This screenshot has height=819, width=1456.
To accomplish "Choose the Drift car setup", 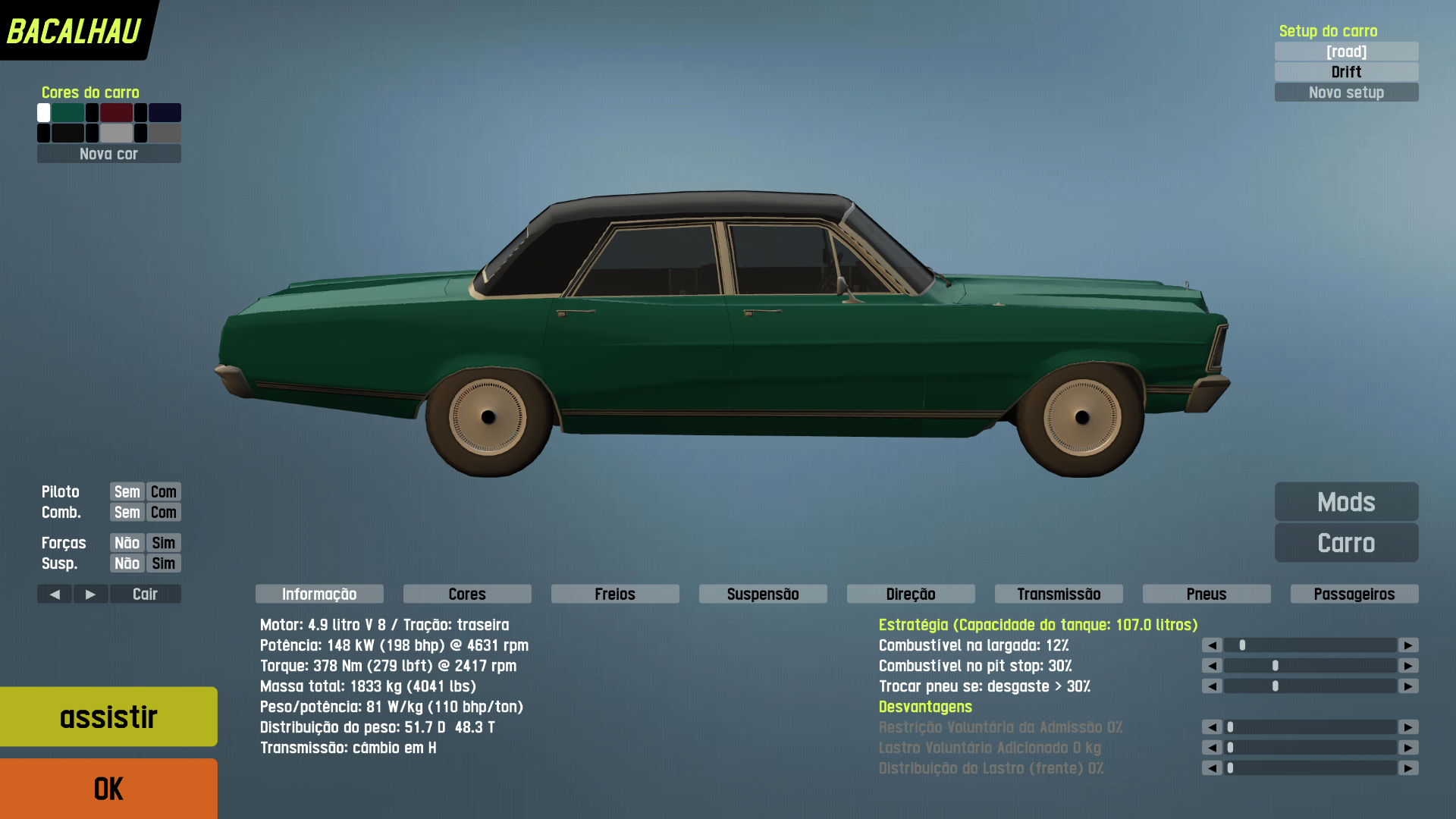I will click(x=1346, y=72).
